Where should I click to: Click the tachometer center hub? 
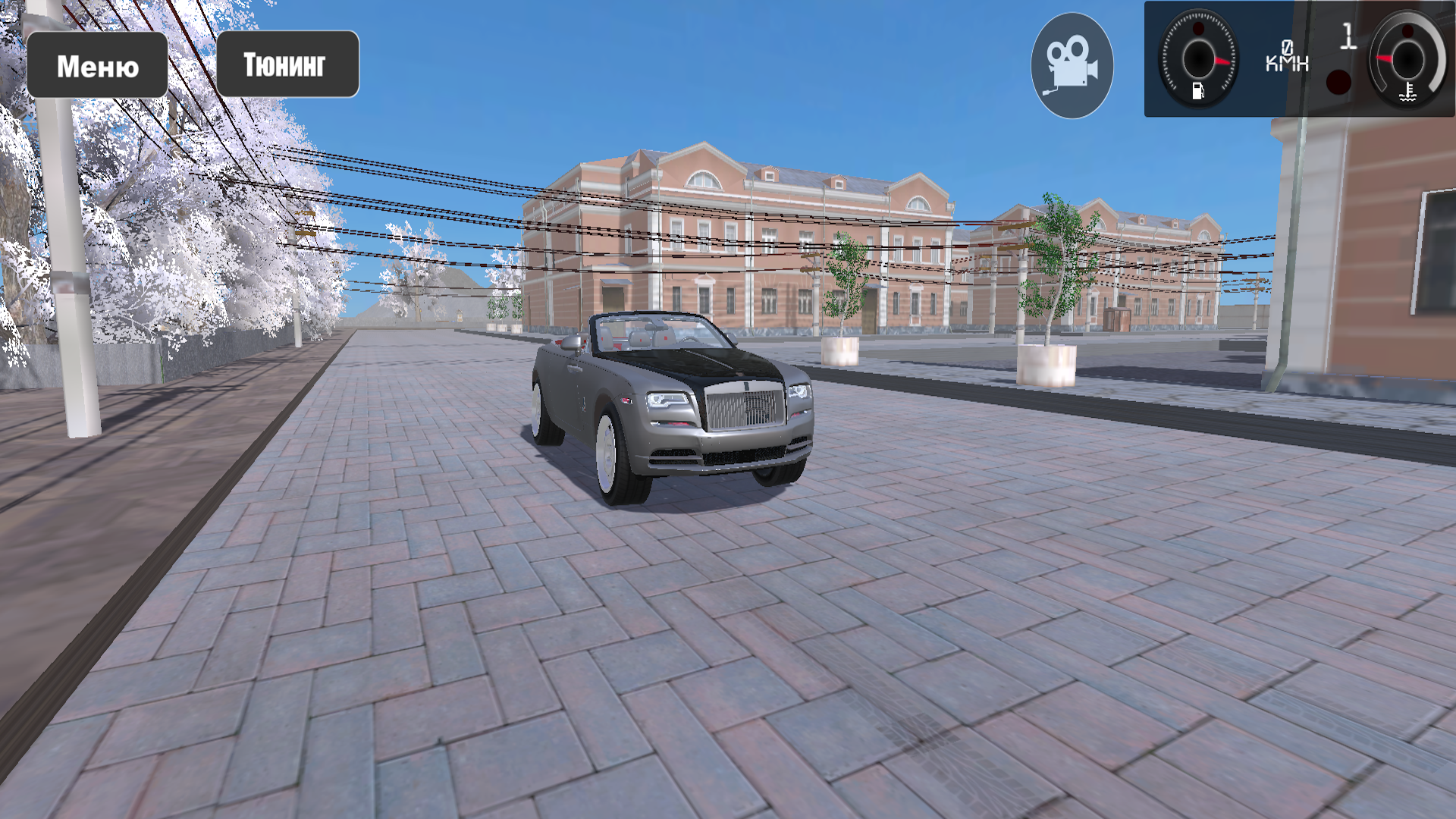tap(1200, 60)
